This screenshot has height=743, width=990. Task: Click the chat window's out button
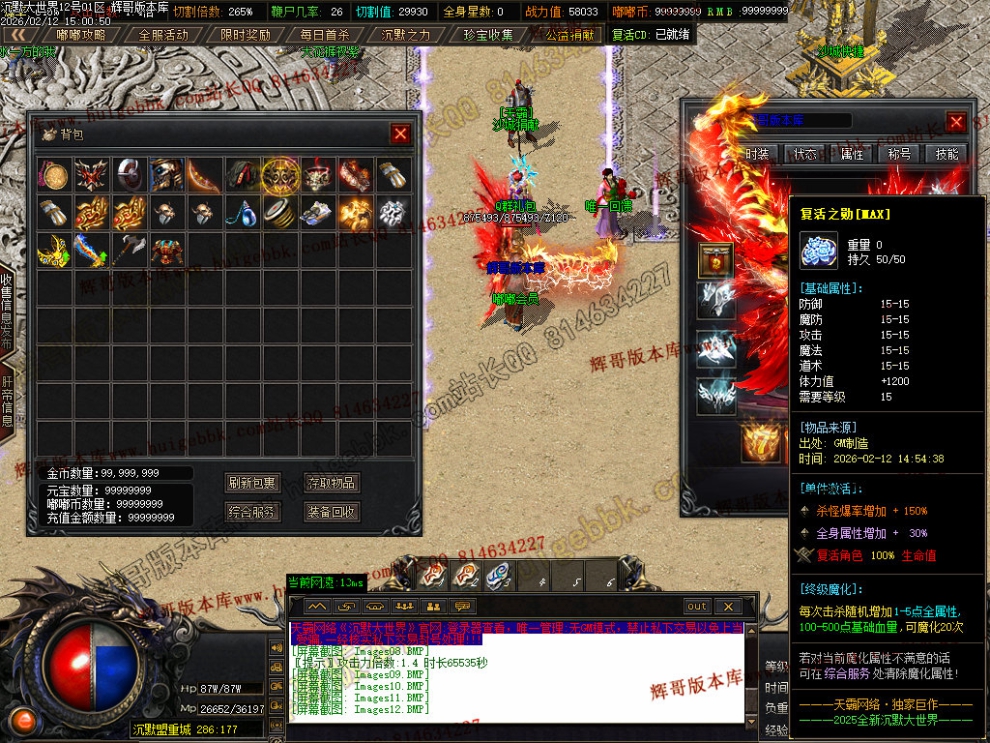tap(697, 606)
